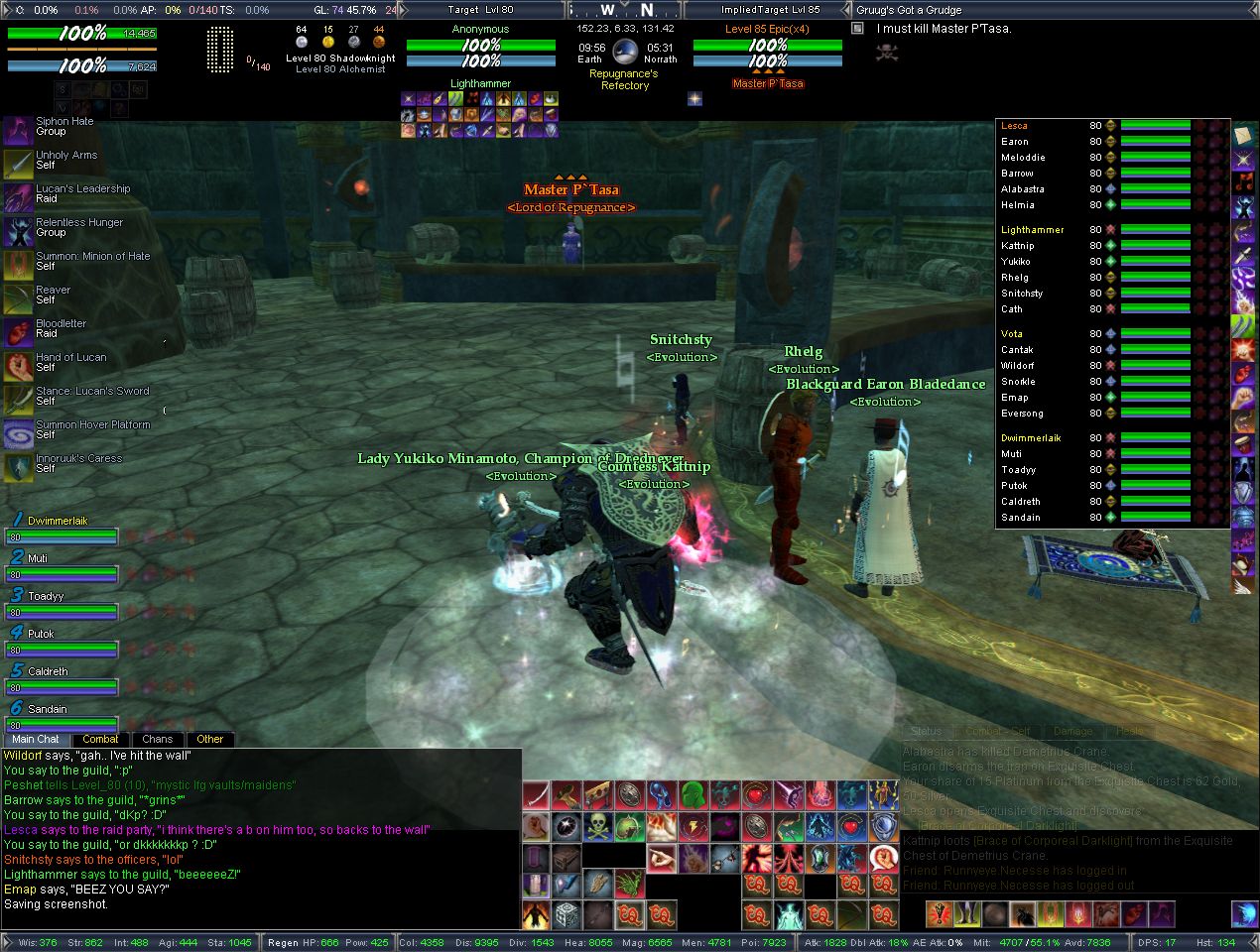1260x952 pixels.
Task: Open the Heals log tab
Action: (x=1129, y=731)
